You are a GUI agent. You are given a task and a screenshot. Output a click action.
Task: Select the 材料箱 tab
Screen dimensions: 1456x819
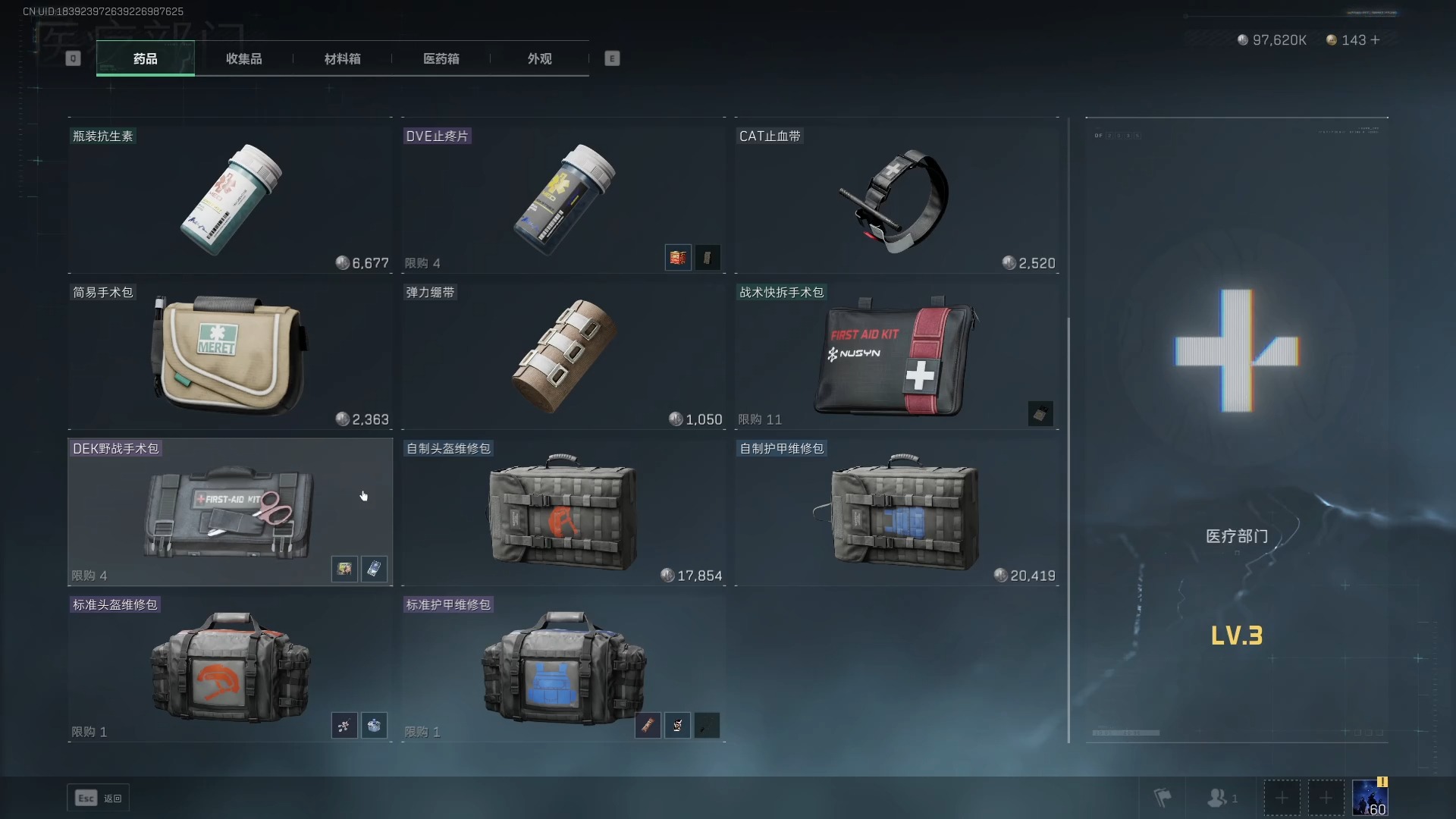pyautogui.click(x=342, y=58)
